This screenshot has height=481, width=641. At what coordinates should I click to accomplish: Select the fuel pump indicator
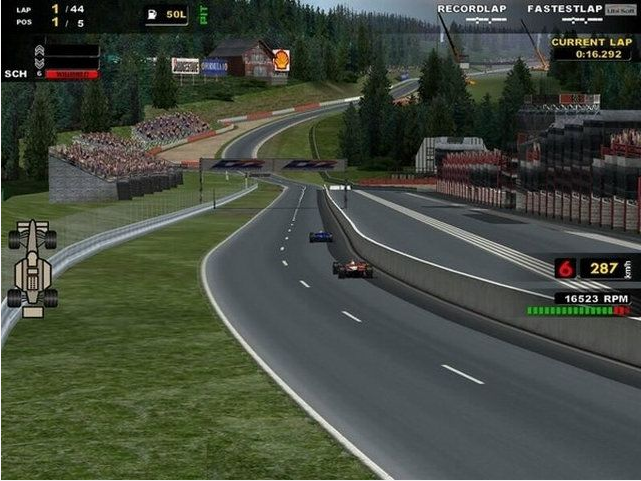tap(152, 15)
